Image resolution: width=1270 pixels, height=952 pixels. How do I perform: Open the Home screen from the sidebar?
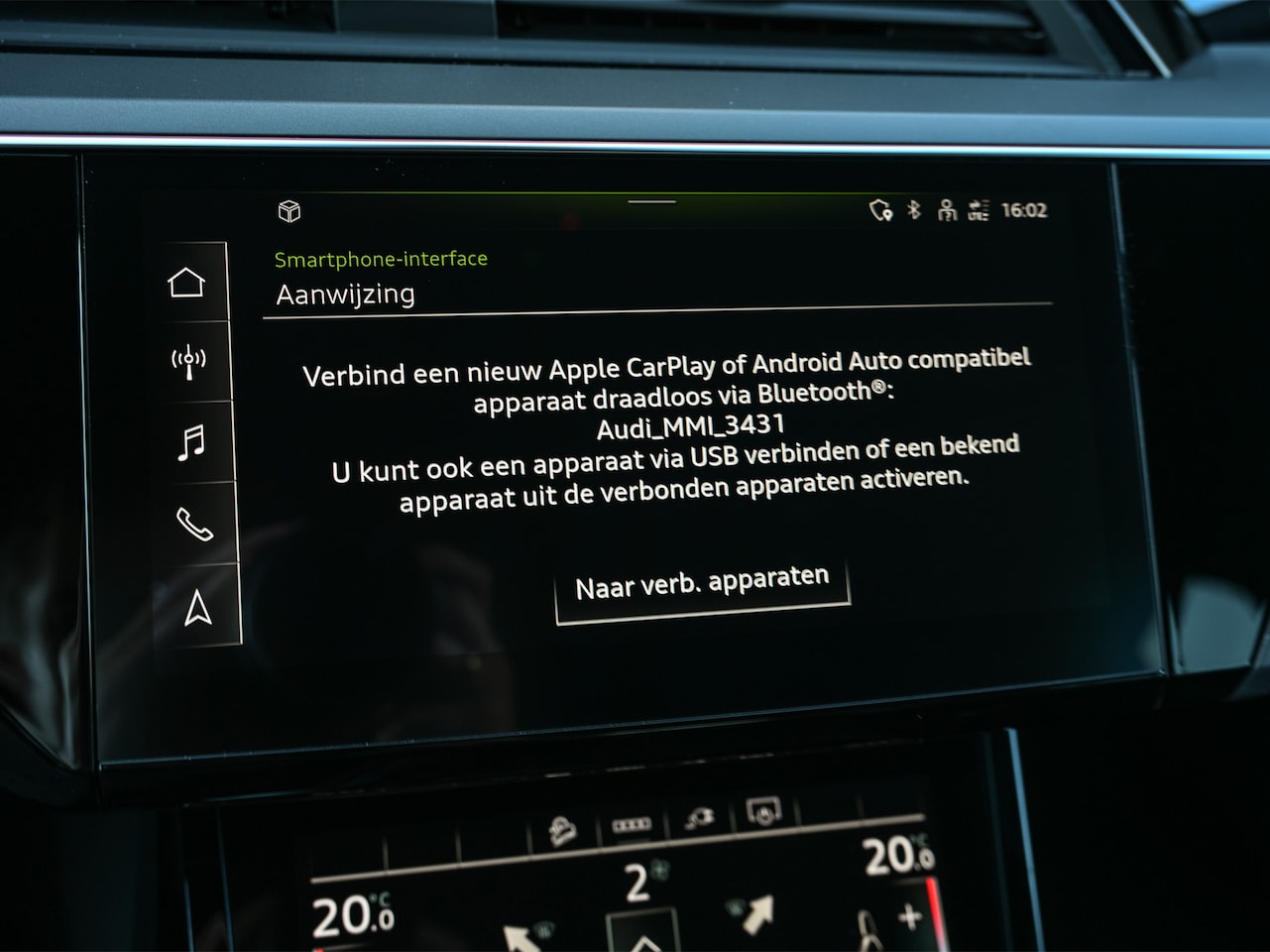pos(186,283)
